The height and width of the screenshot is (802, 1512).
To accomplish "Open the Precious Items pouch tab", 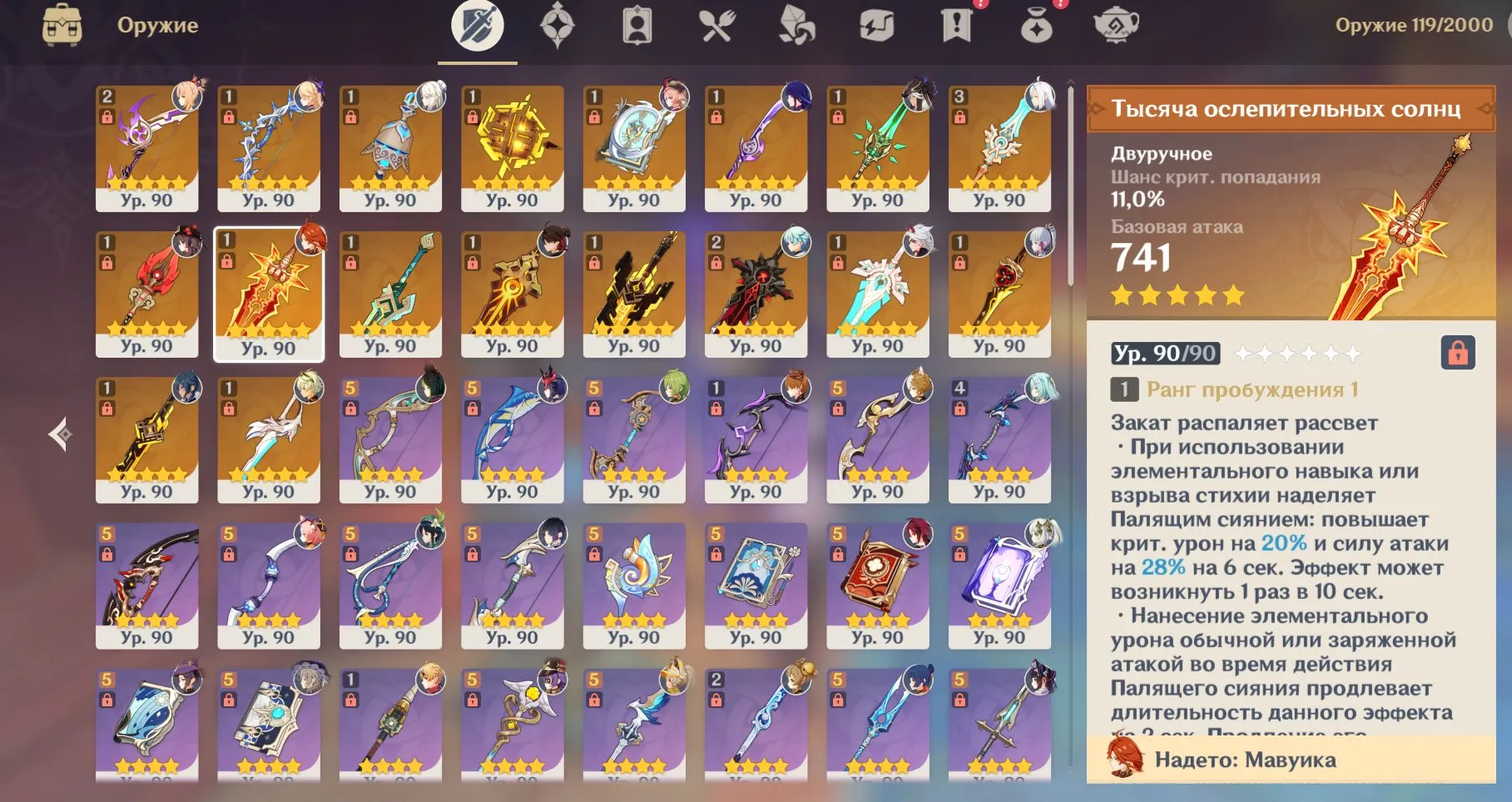I will [1036, 26].
